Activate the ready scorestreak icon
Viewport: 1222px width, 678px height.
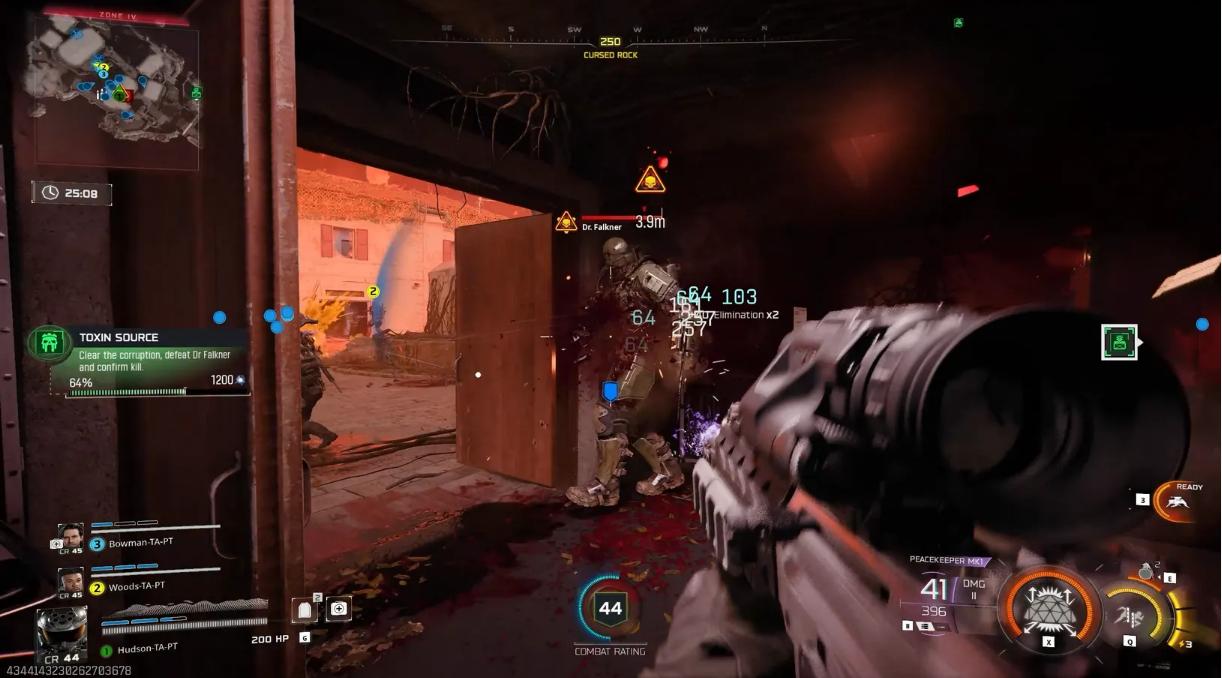click(1180, 500)
